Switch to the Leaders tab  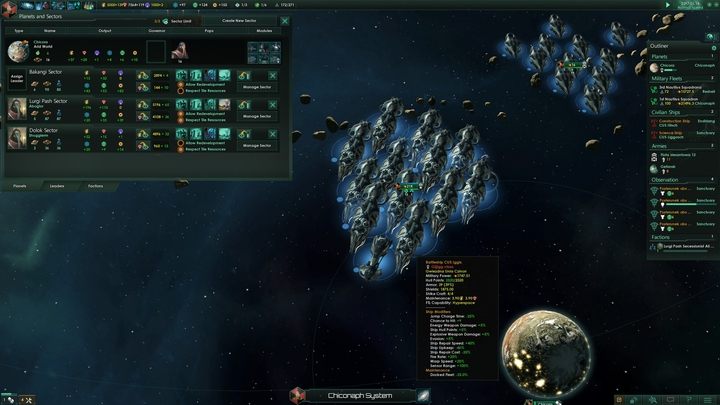(57, 186)
